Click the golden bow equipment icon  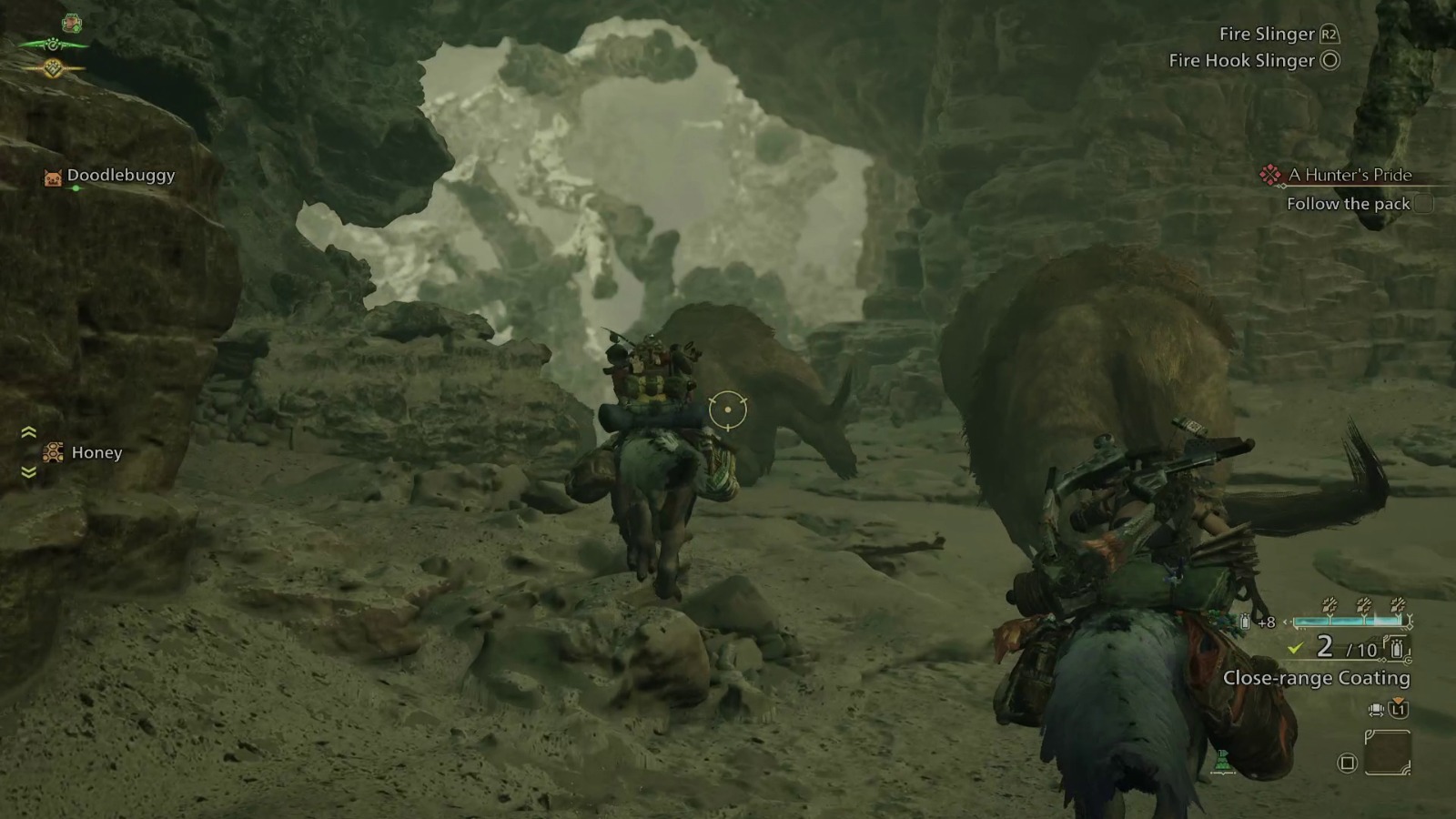tap(54, 68)
